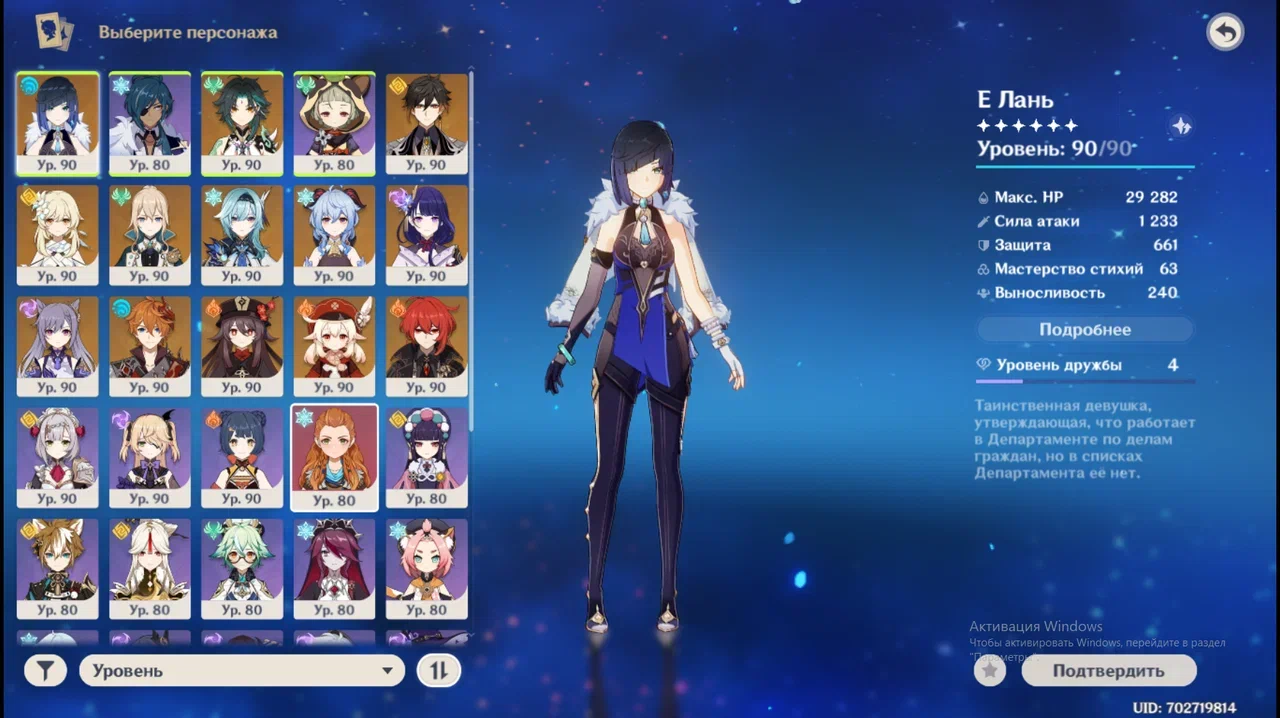1280x718 pixels.
Task: Pick Hu Tao's portrait card
Action: tap(242, 345)
